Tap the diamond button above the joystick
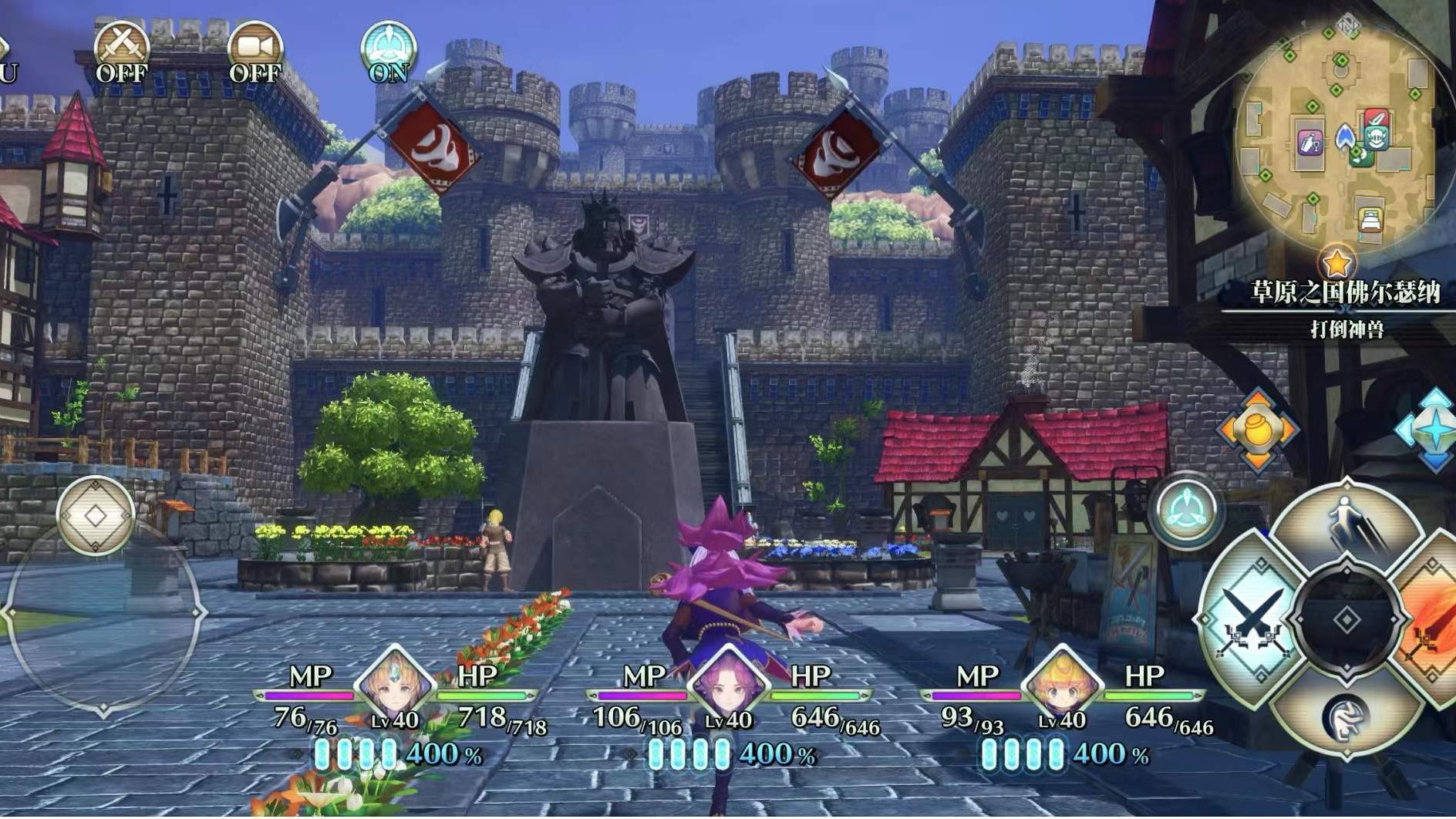Viewport: 1456px width, 819px height. pos(96,515)
